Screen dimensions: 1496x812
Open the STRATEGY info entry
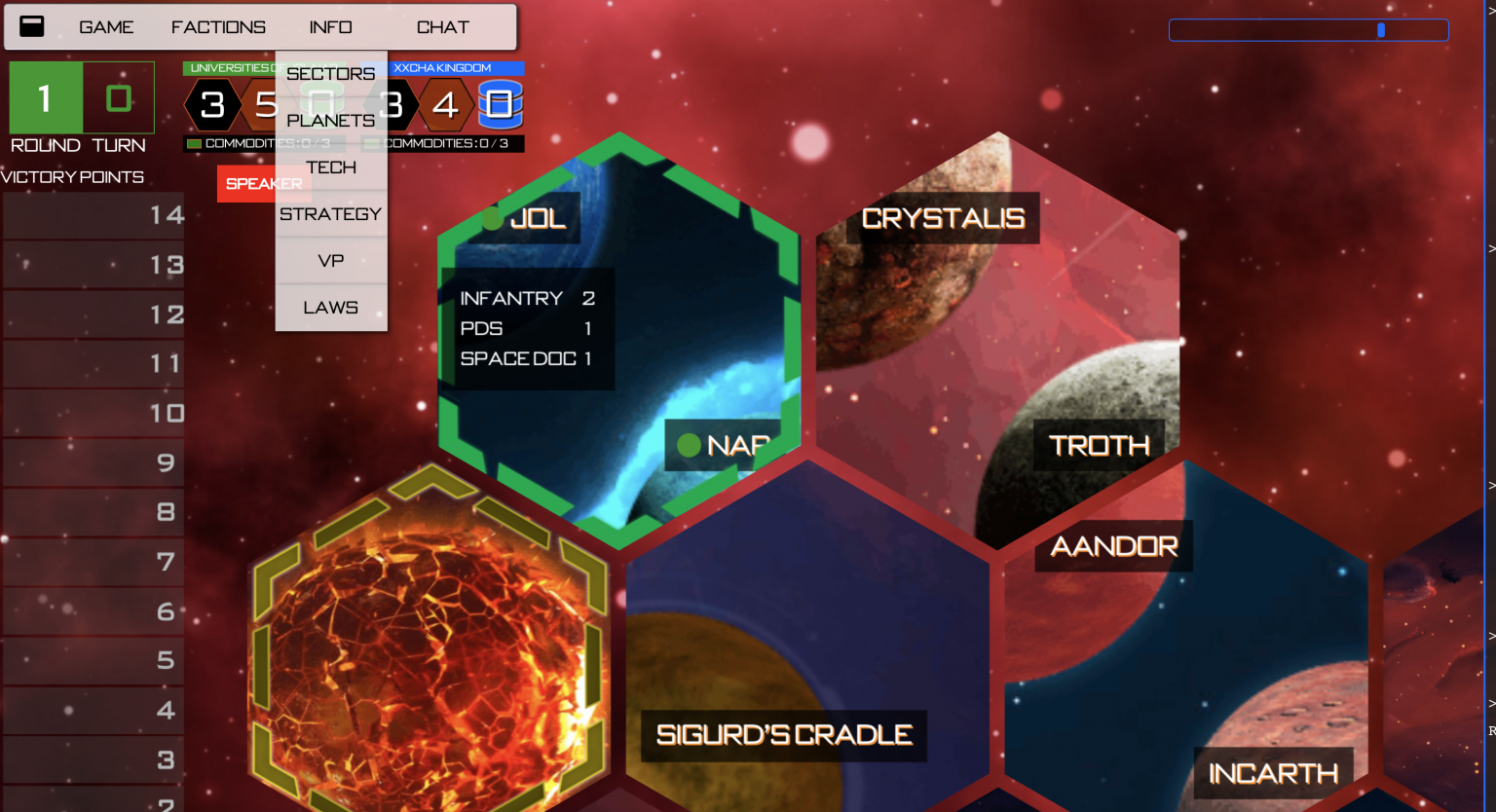pos(331,214)
